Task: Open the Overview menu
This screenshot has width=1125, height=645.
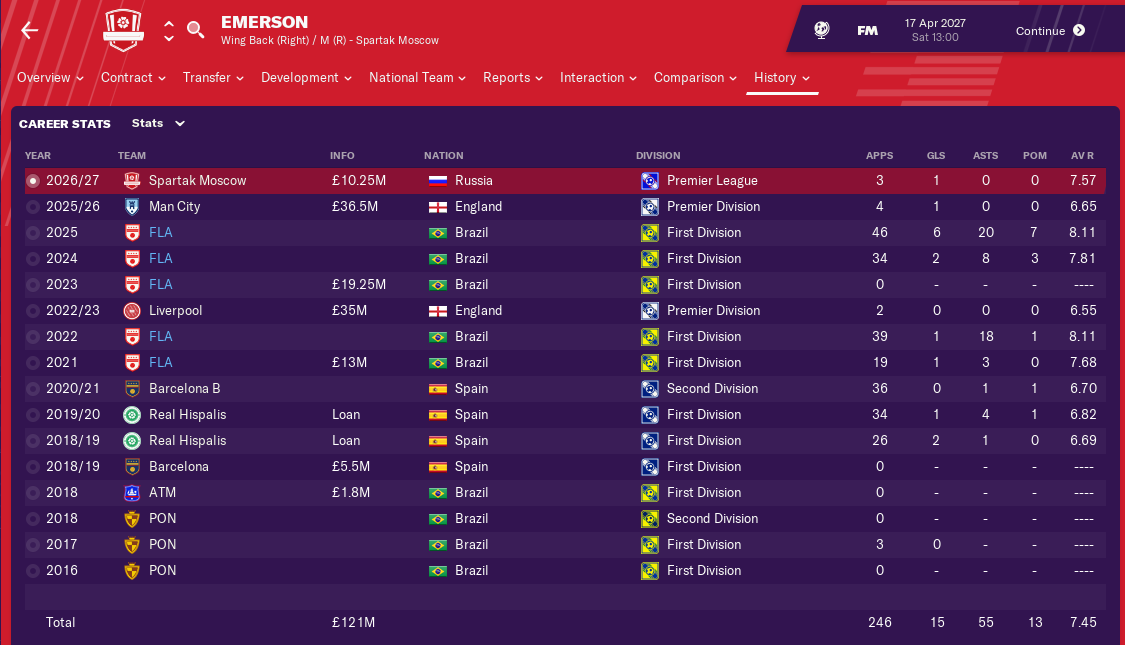Action: click(50, 78)
